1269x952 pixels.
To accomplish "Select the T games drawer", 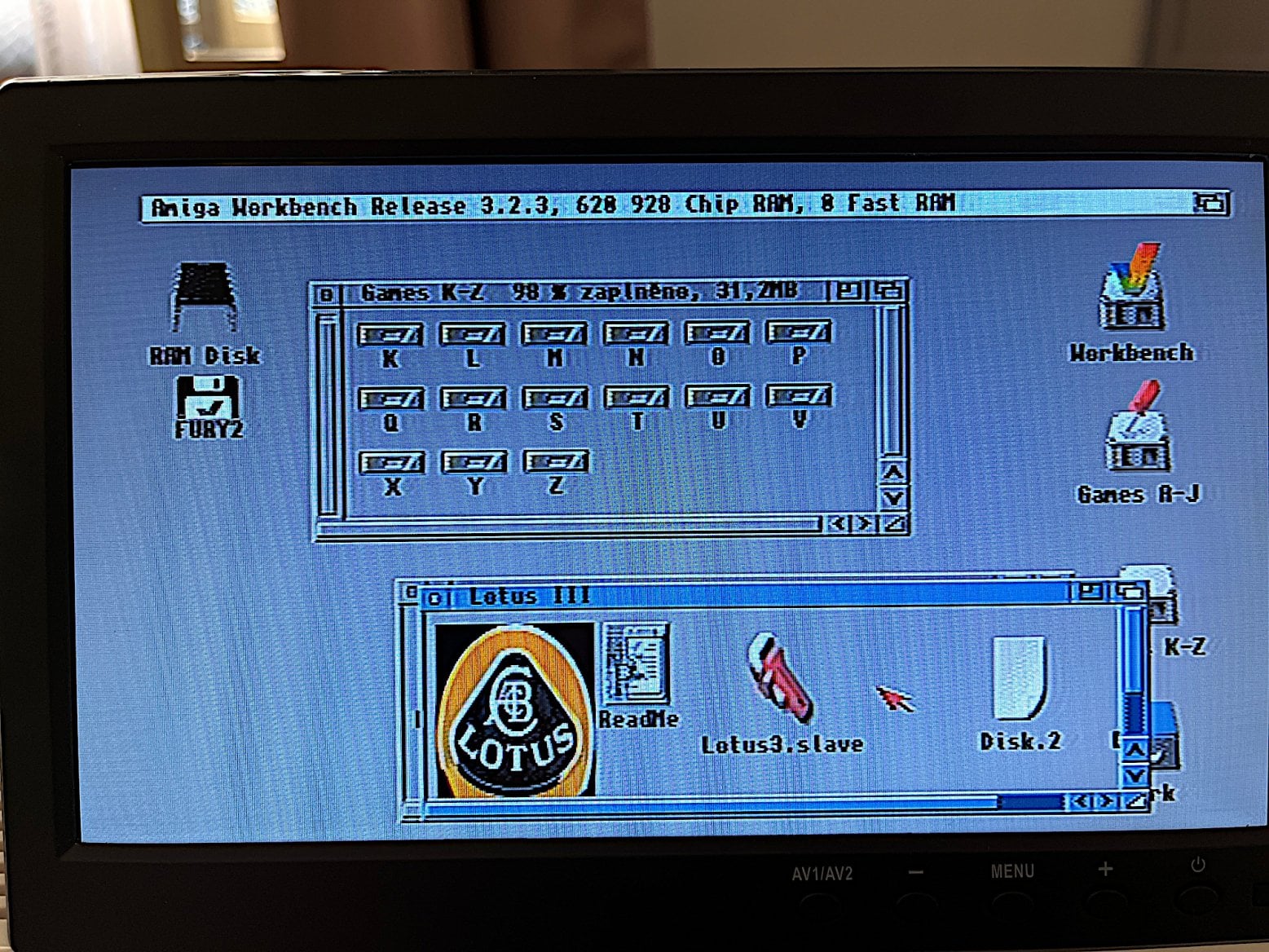I will [x=638, y=398].
